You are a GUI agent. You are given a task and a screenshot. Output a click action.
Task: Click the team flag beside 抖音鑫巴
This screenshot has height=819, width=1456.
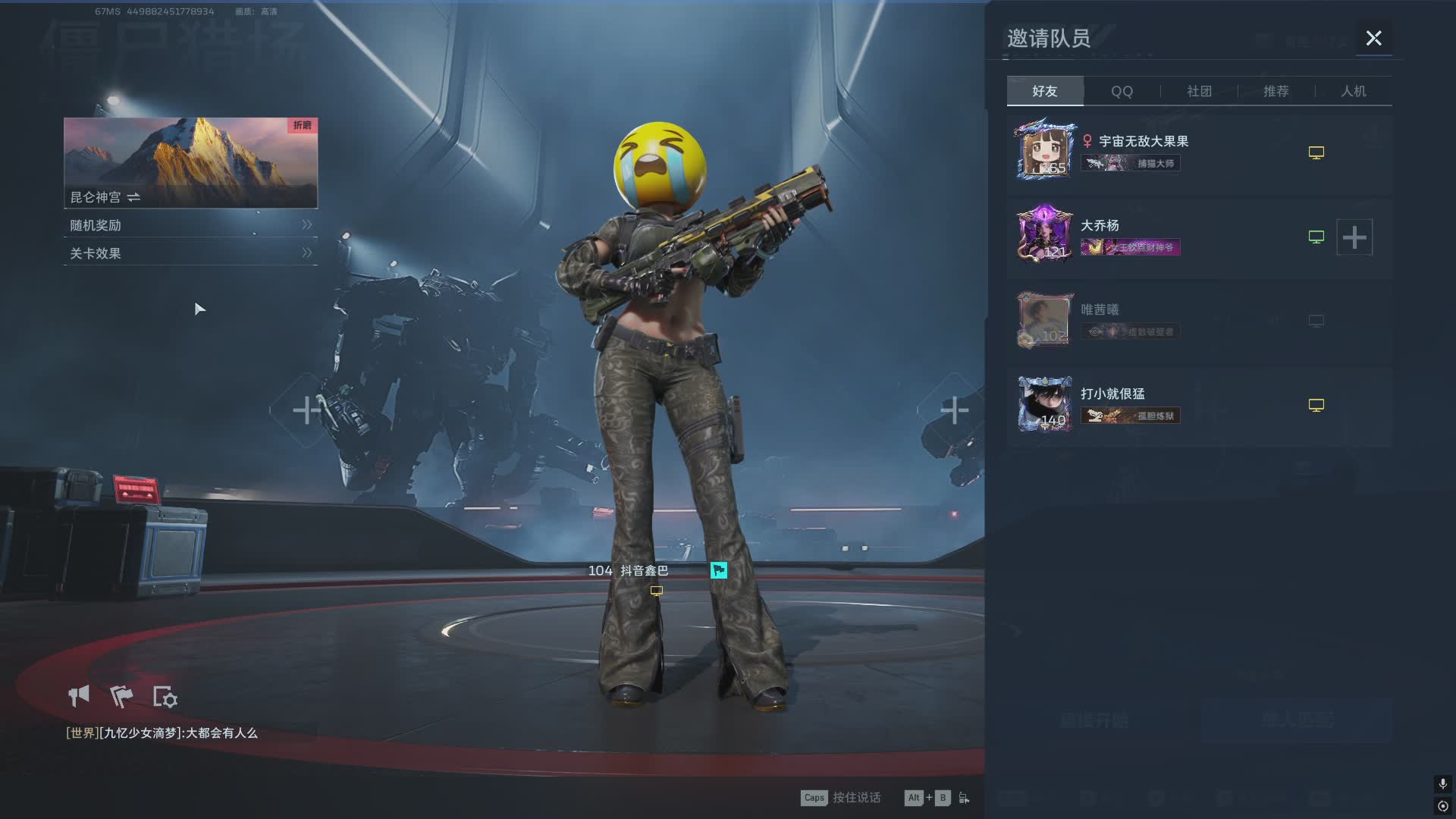[x=718, y=570]
